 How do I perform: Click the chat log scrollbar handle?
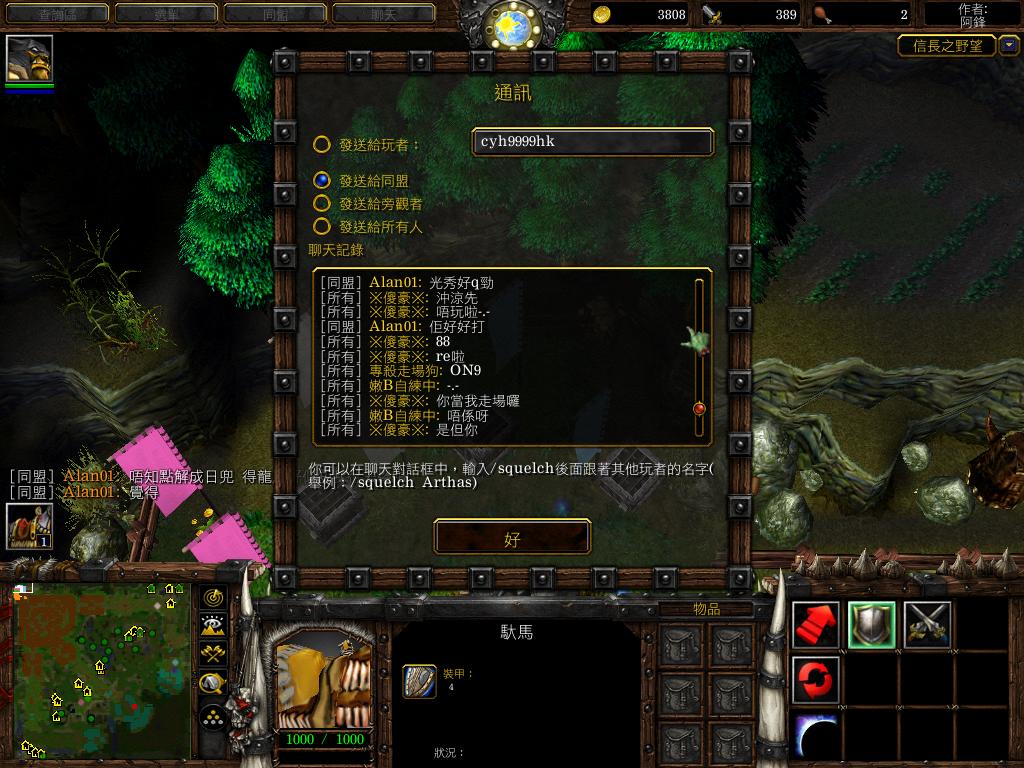tap(699, 408)
